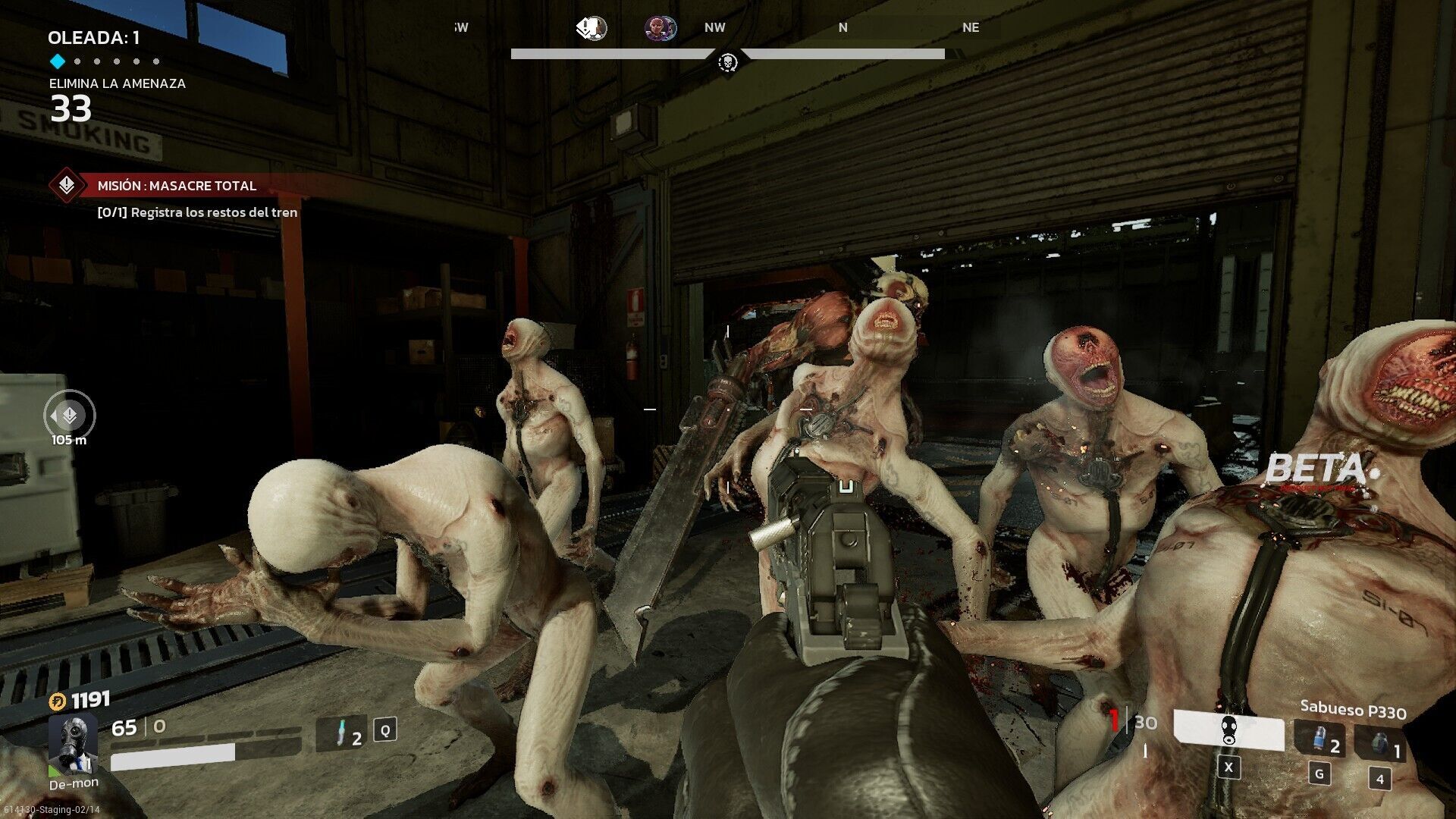
Task: Click the gold dosh currency icon
Action: 58,701
